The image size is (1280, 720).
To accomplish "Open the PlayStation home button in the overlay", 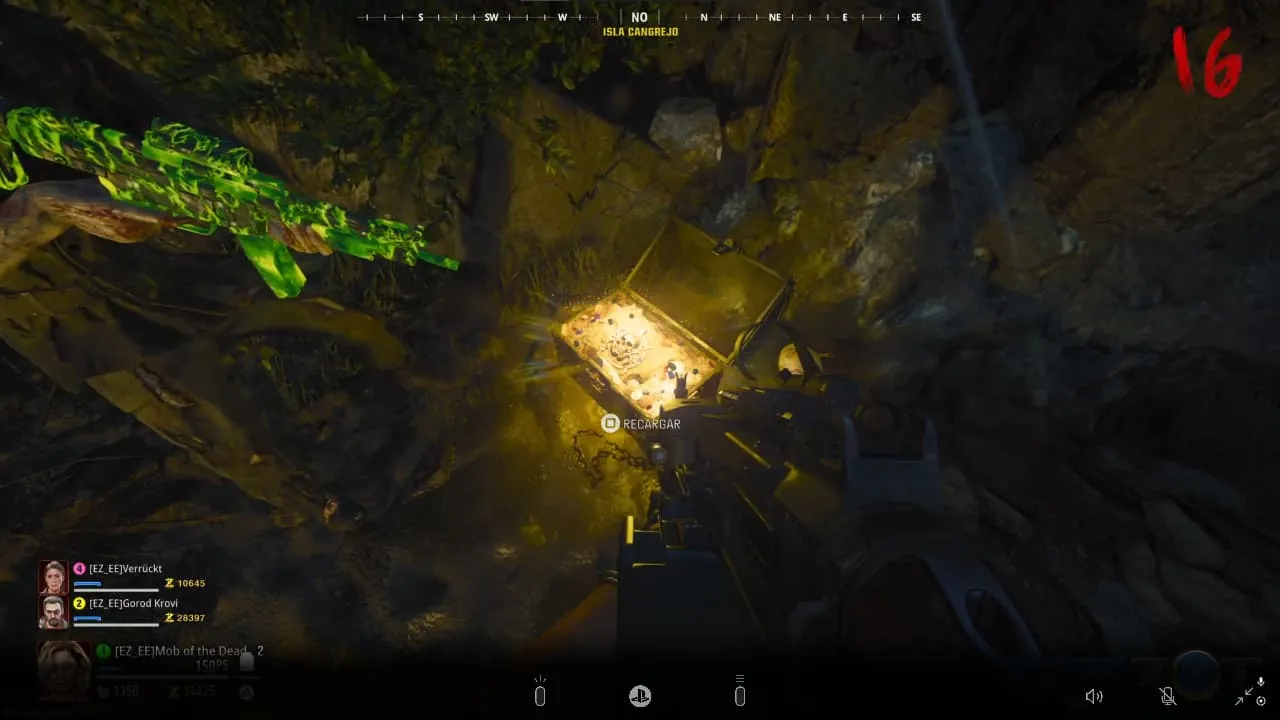I will [640, 696].
